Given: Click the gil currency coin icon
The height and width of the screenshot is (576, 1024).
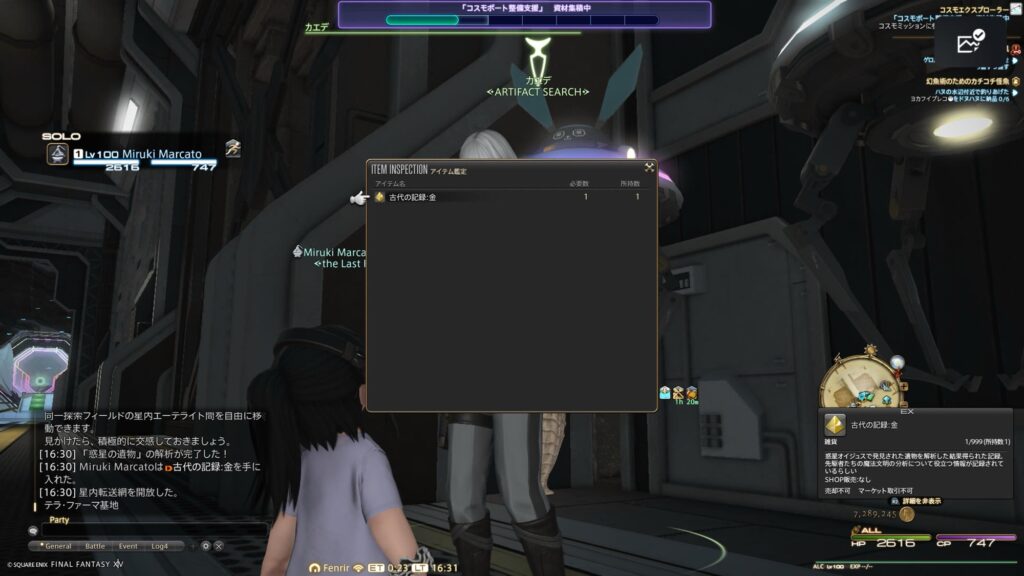Looking at the screenshot, I should click(x=906, y=513).
